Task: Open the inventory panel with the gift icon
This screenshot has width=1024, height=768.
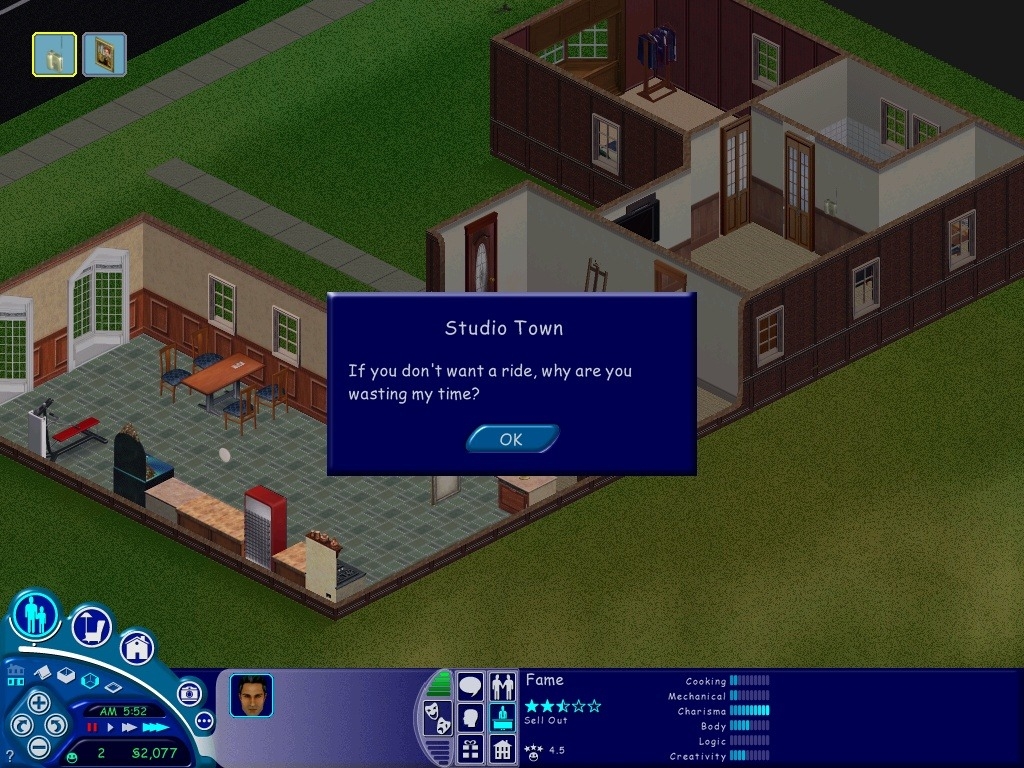Action: 470,748
